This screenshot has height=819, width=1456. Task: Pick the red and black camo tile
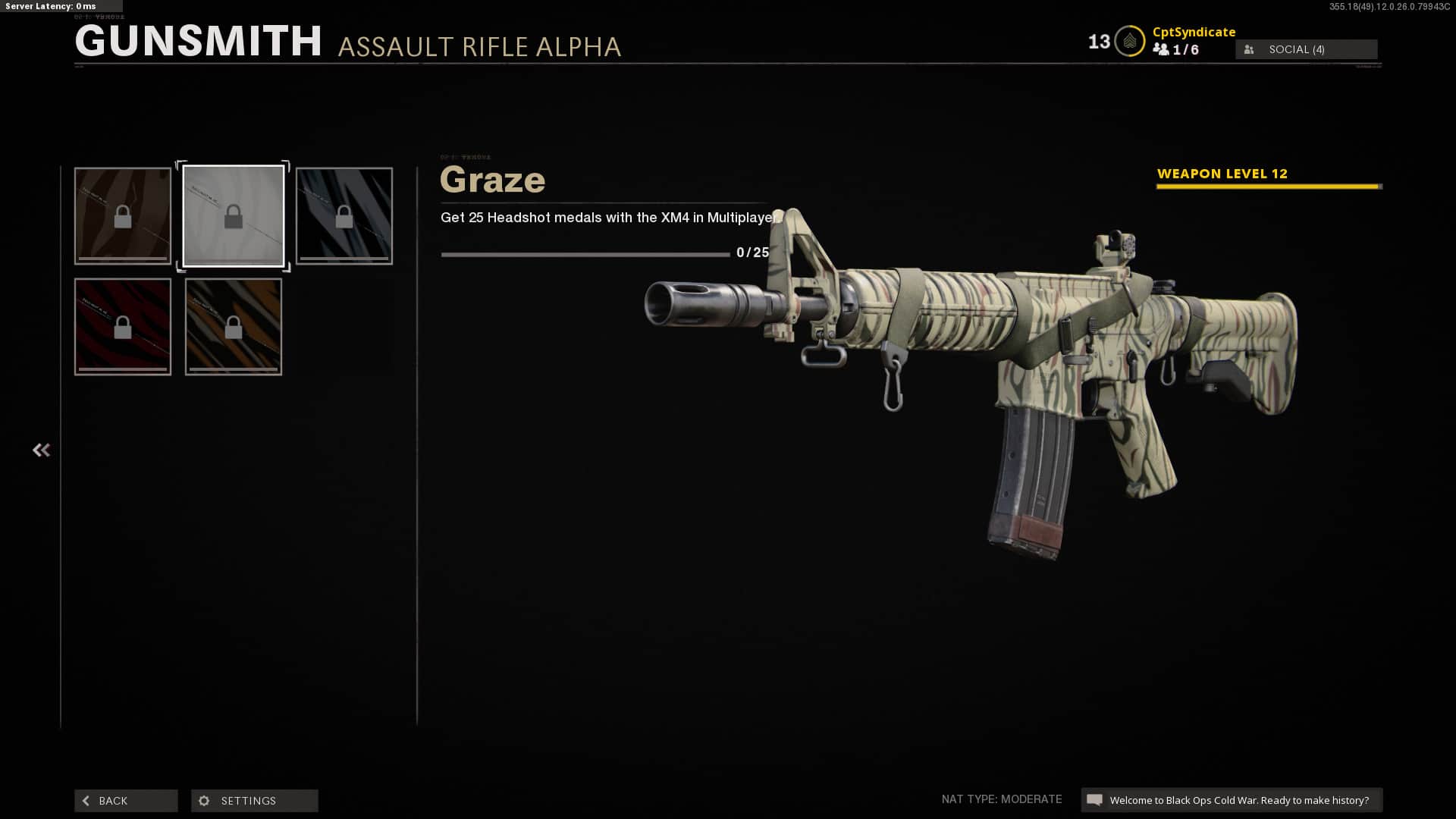123,327
